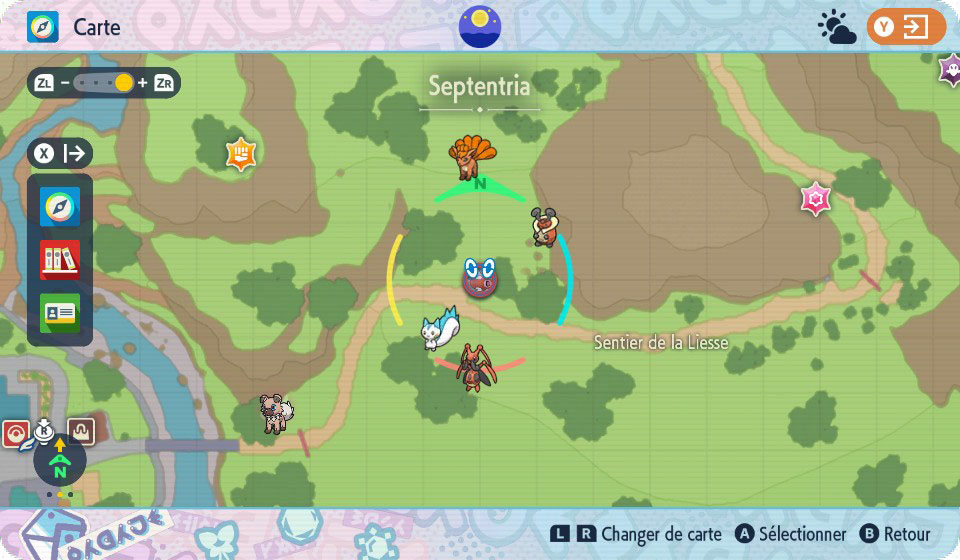The width and height of the screenshot is (960, 560).
Task: Select the purple Tera Raid crystal marker
Action: click(950, 70)
